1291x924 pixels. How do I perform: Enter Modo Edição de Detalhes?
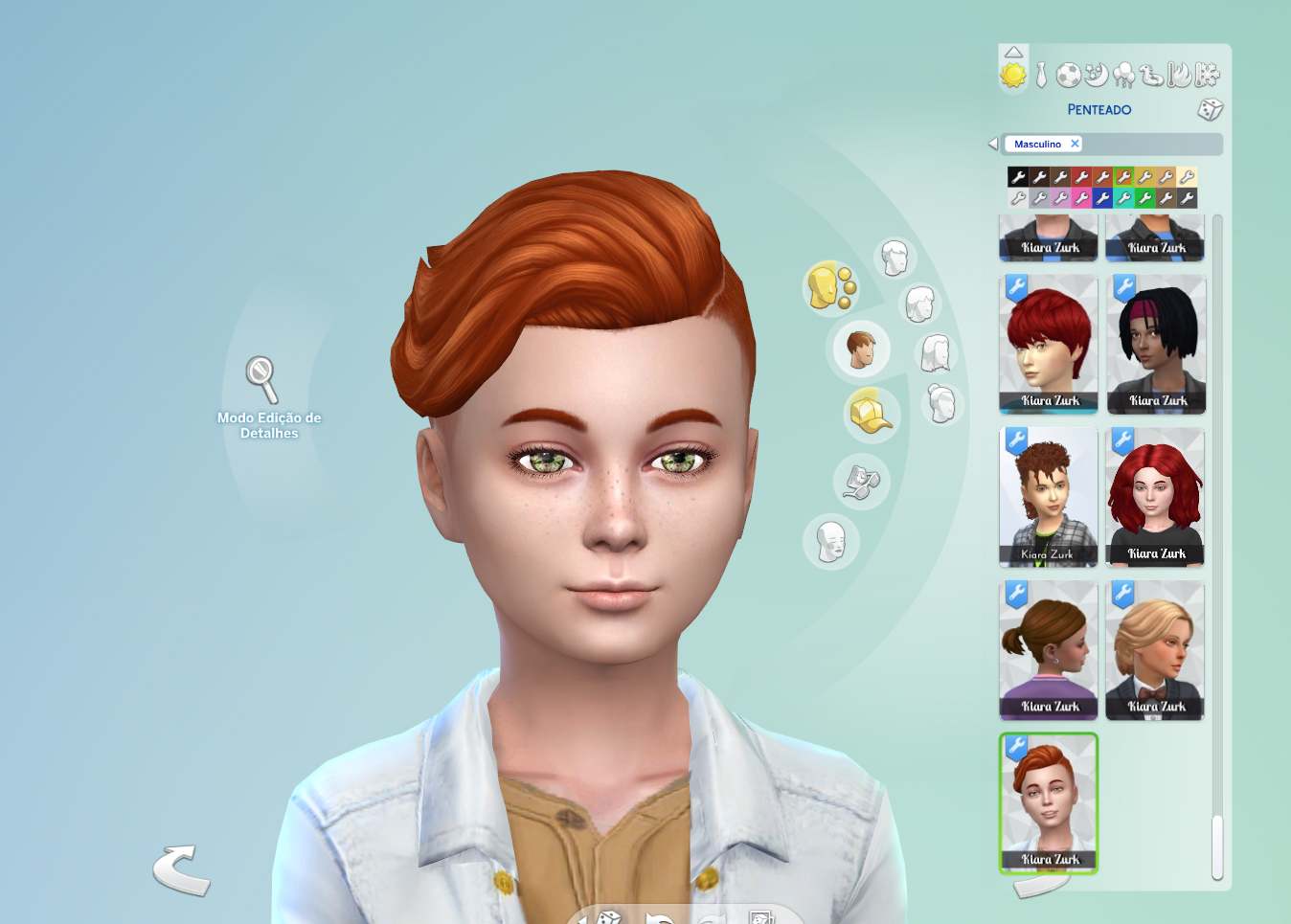click(259, 381)
